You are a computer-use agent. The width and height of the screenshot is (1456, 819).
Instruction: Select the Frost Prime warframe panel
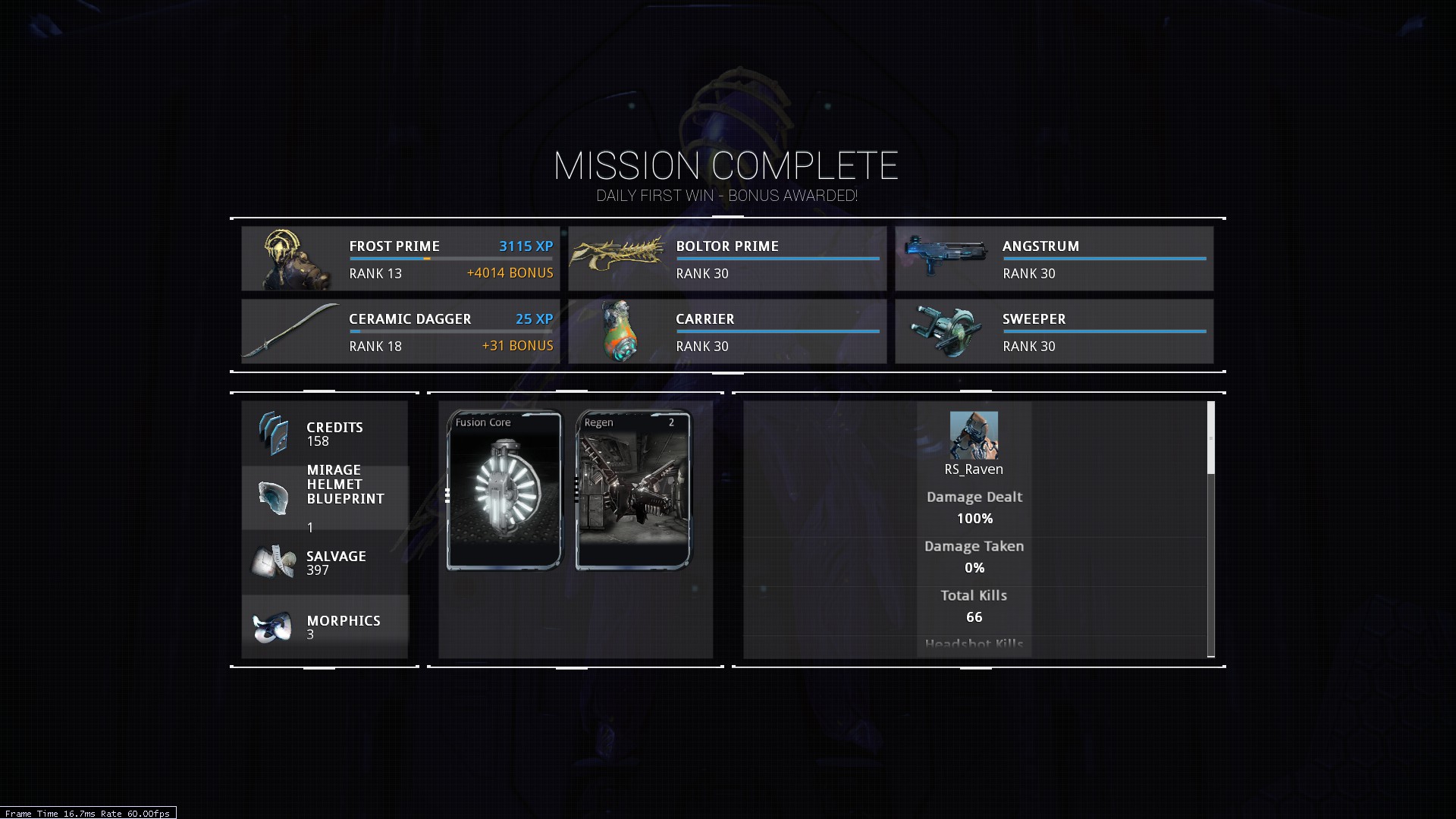(400, 259)
